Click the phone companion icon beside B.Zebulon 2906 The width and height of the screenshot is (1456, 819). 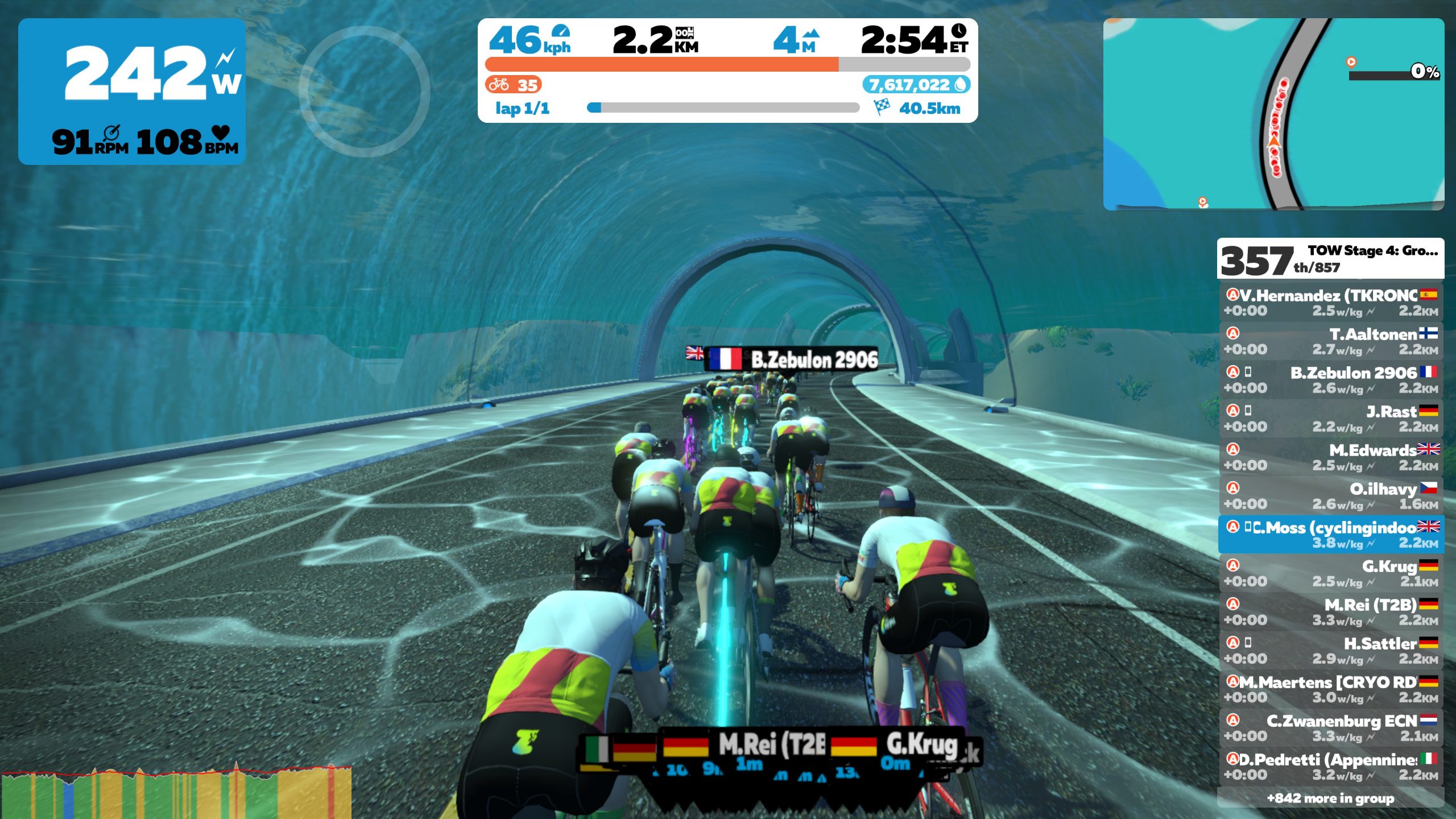point(1249,373)
